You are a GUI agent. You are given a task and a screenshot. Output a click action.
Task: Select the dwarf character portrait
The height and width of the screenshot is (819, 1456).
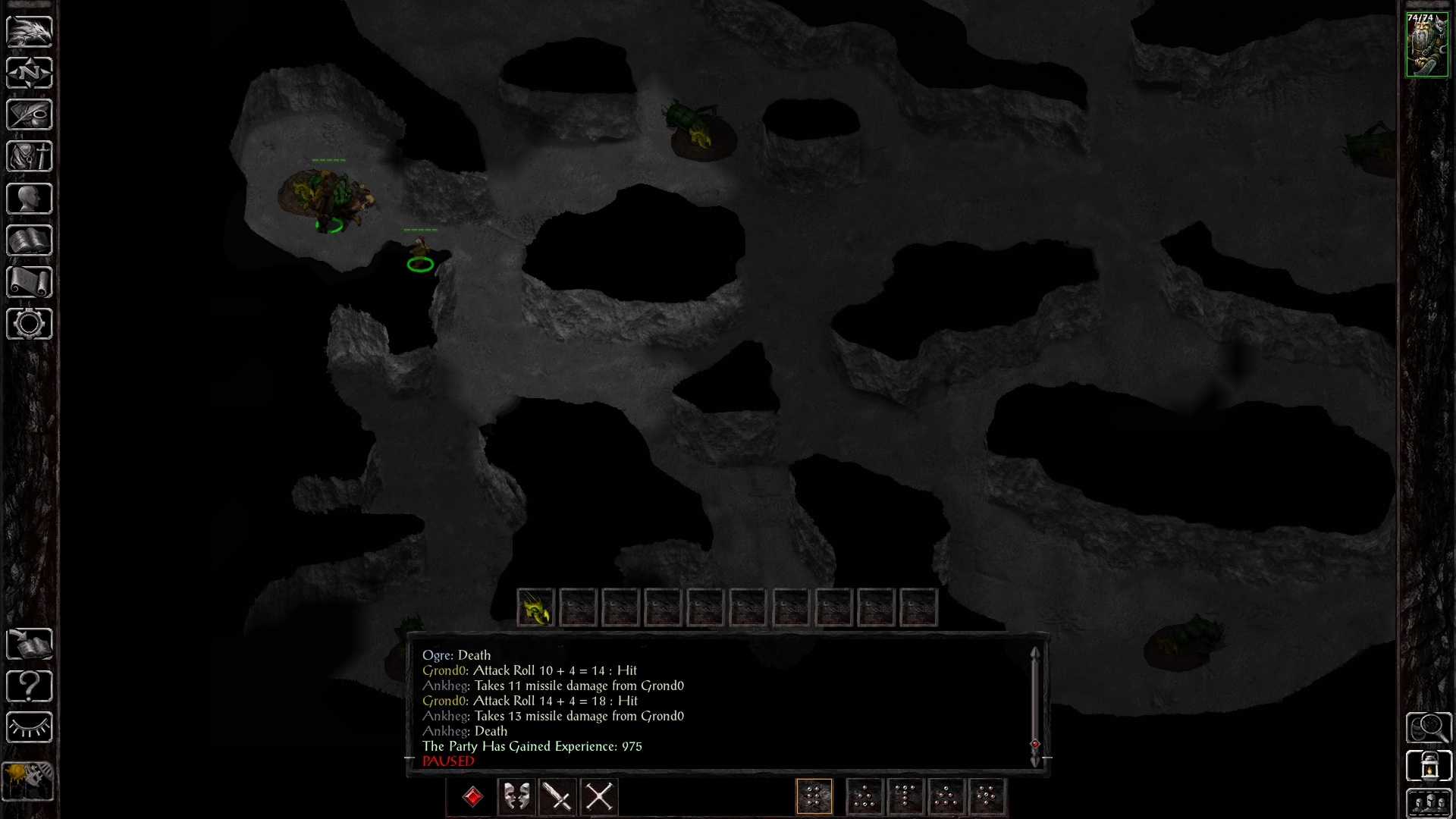pos(1427,45)
